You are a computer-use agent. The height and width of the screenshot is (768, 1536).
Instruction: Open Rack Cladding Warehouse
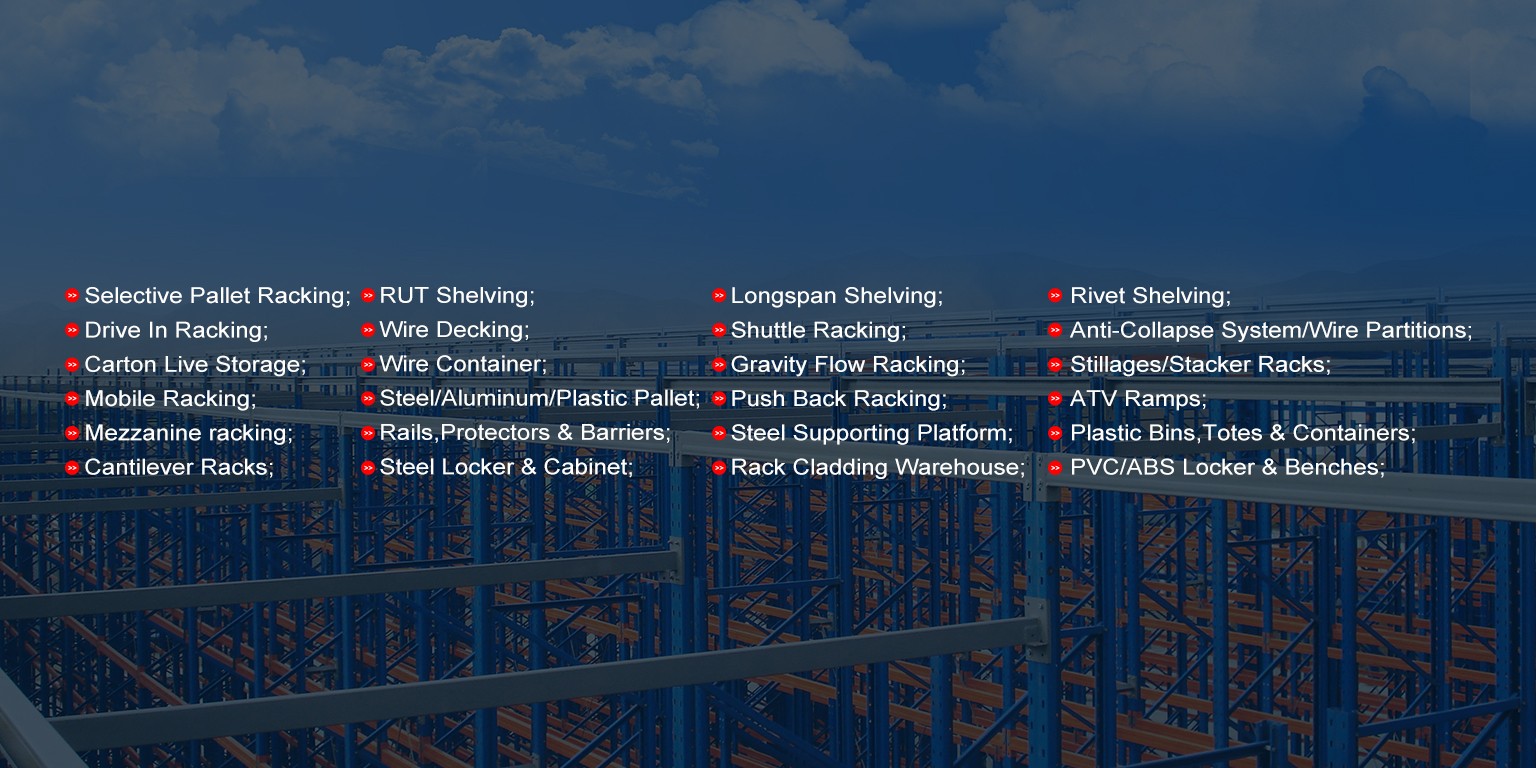(877, 467)
